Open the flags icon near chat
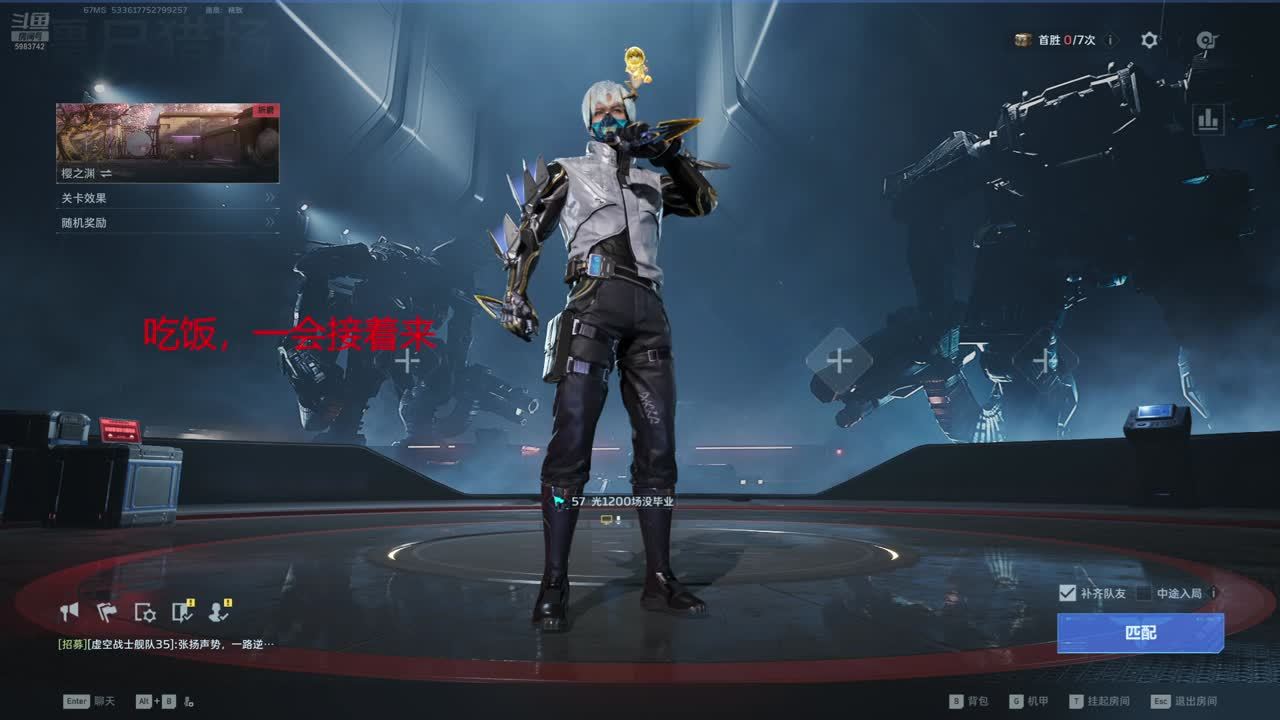This screenshot has width=1280, height=720. tap(106, 611)
